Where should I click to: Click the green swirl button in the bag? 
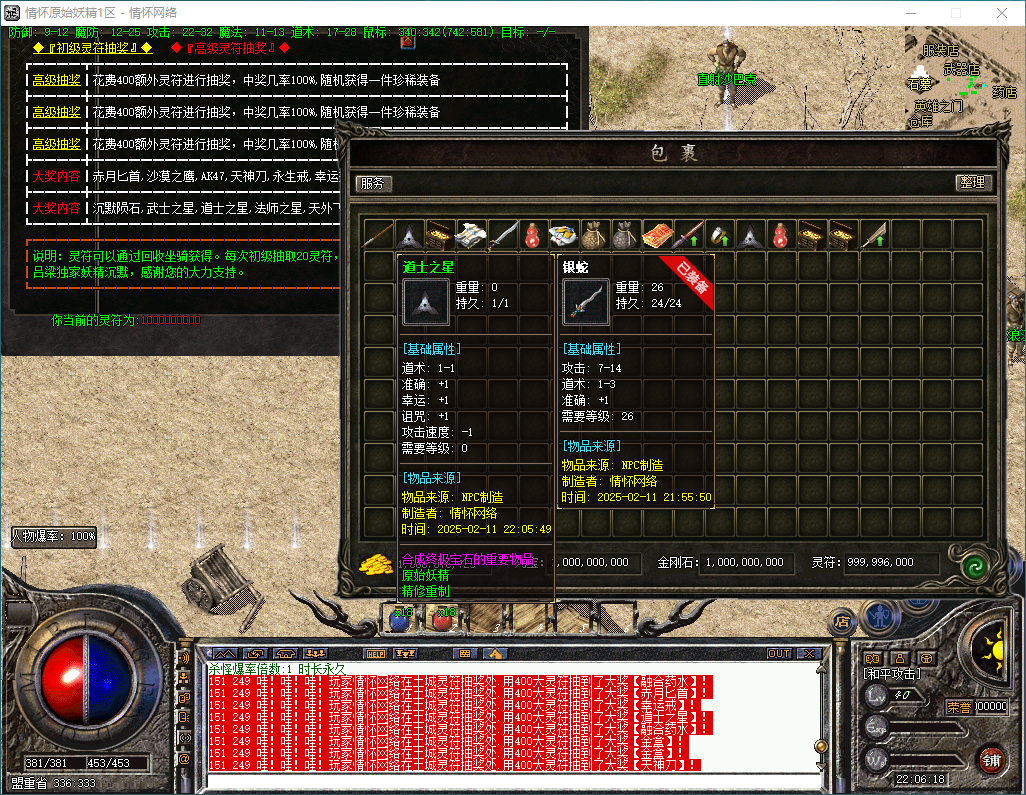coord(972,566)
